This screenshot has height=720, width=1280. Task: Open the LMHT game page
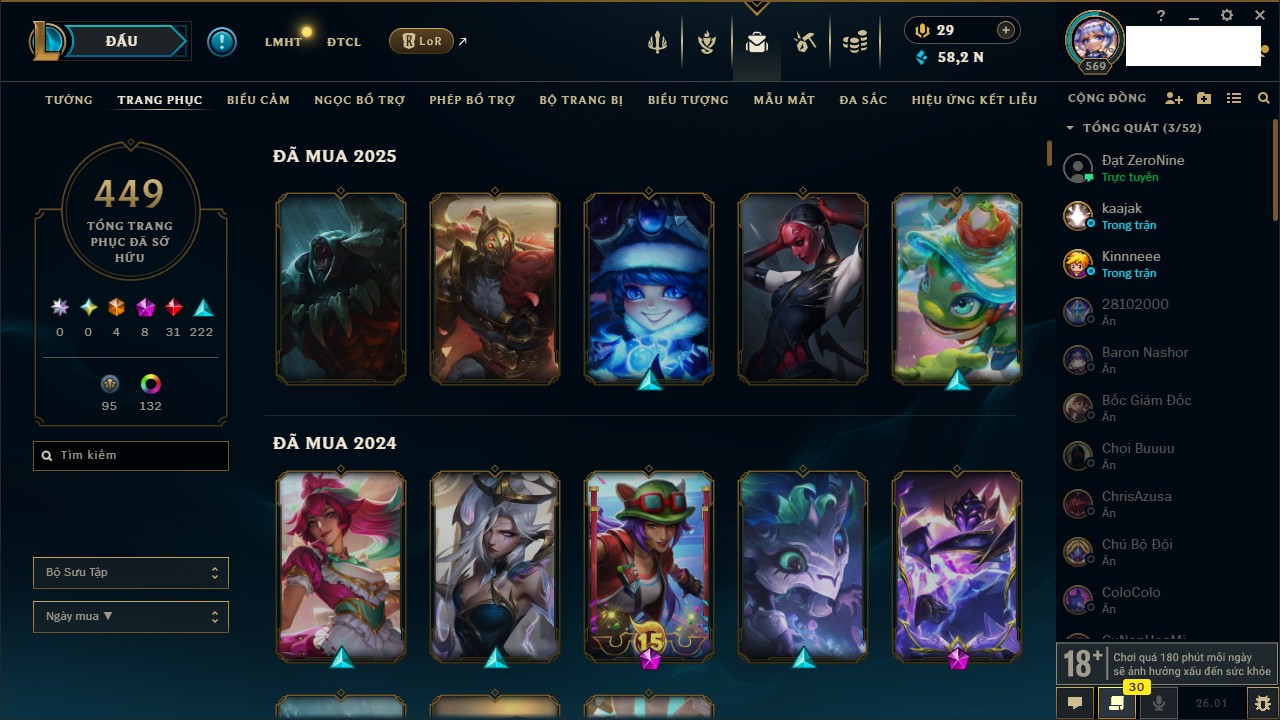[x=283, y=42]
